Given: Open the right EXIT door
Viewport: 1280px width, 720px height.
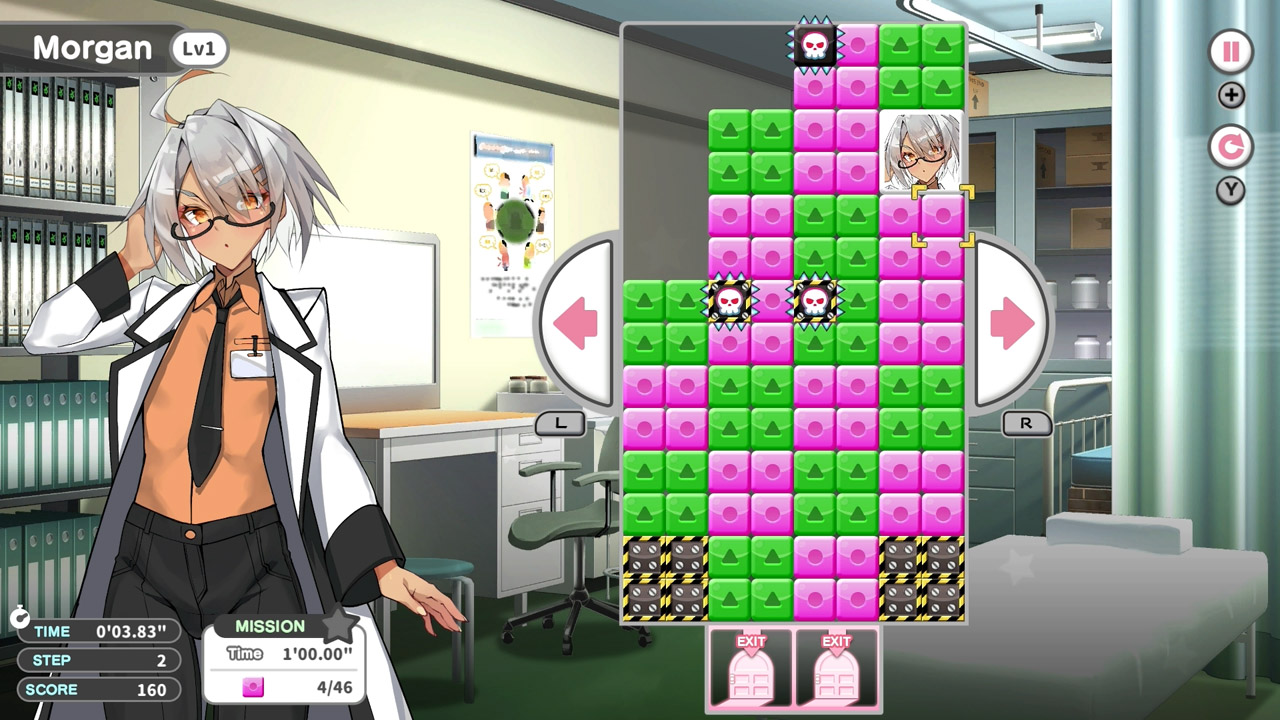Looking at the screenshot, I should [835, 668].
